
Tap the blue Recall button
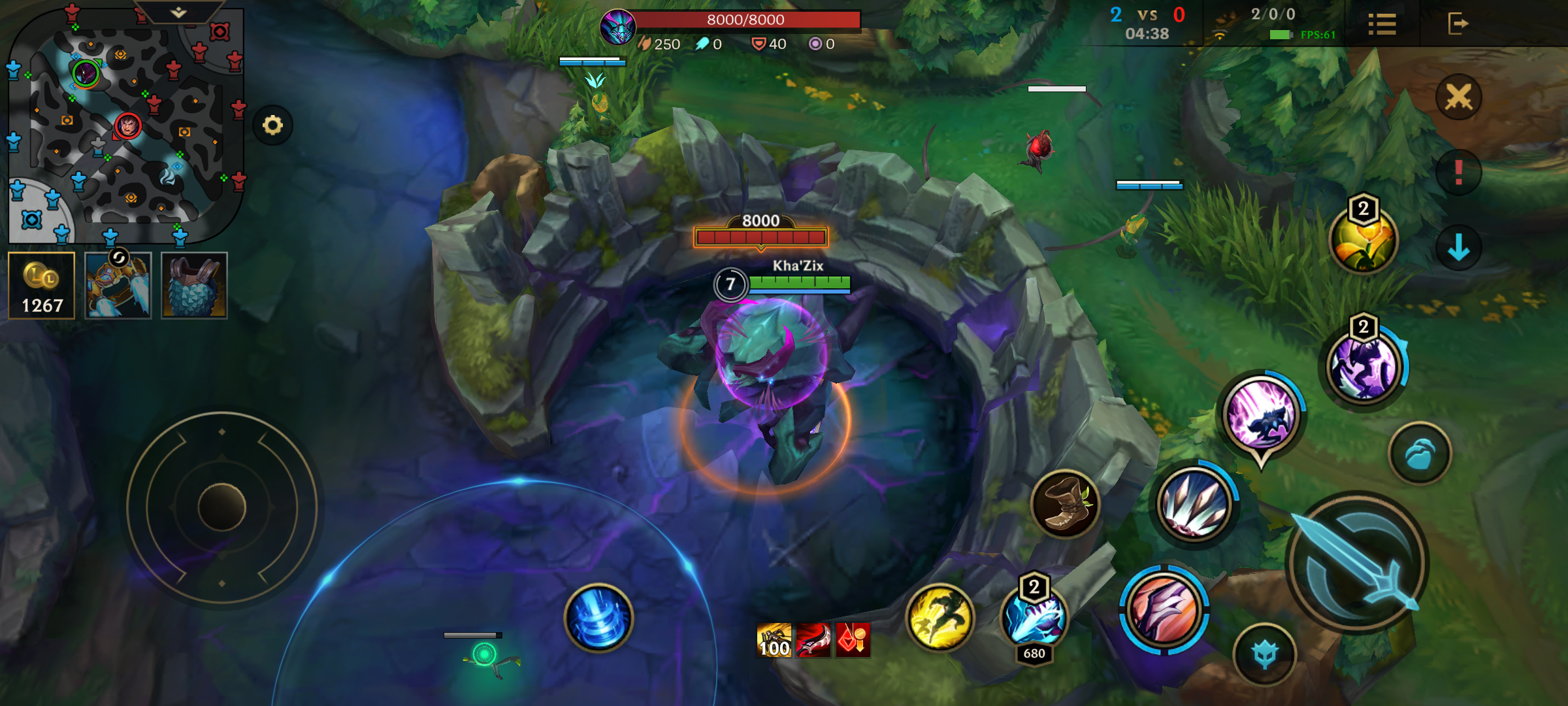pyautogui.click(x=599, y=619)
